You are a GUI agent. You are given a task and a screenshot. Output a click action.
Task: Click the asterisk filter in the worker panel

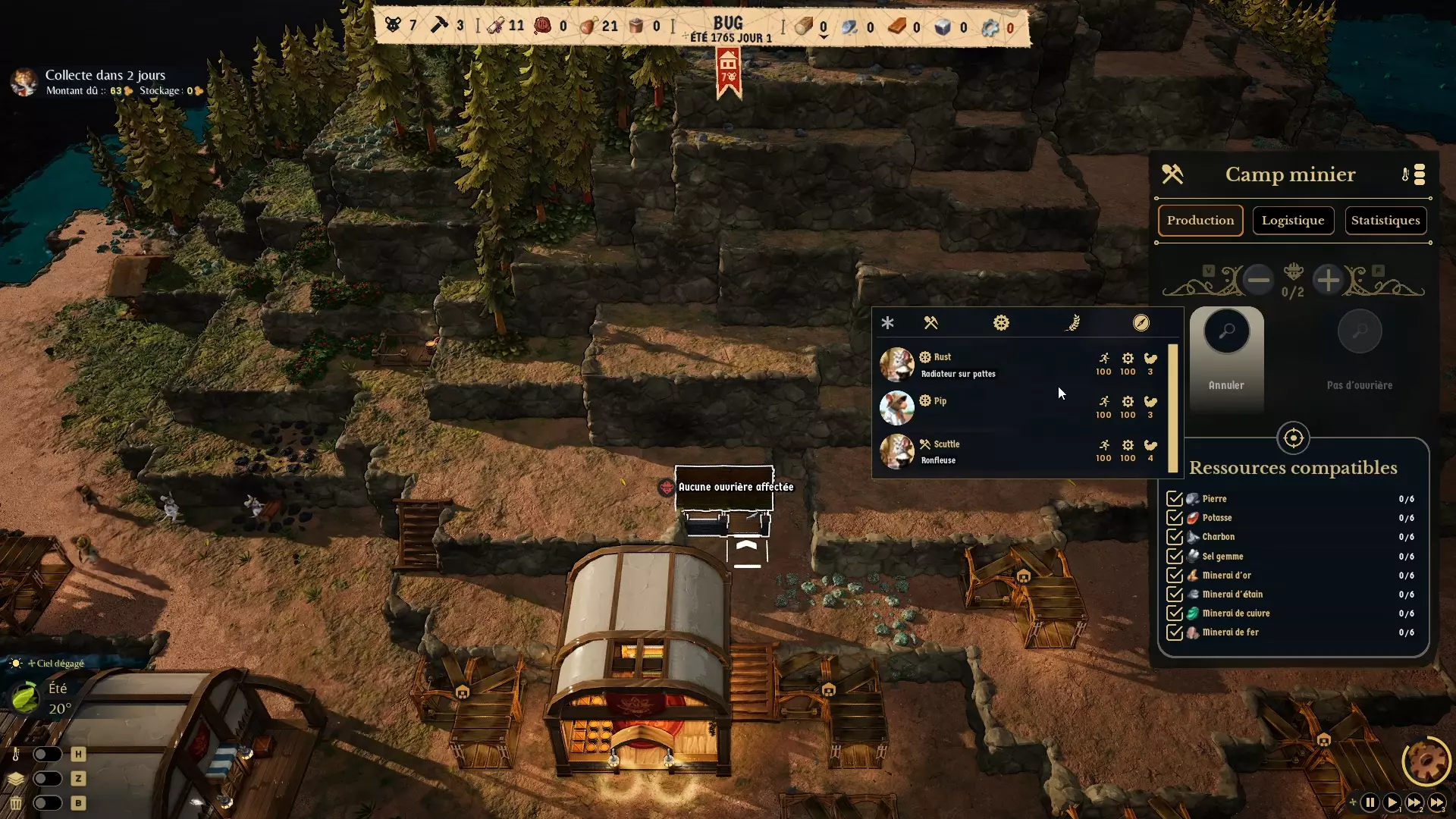(x=887, y=322)
